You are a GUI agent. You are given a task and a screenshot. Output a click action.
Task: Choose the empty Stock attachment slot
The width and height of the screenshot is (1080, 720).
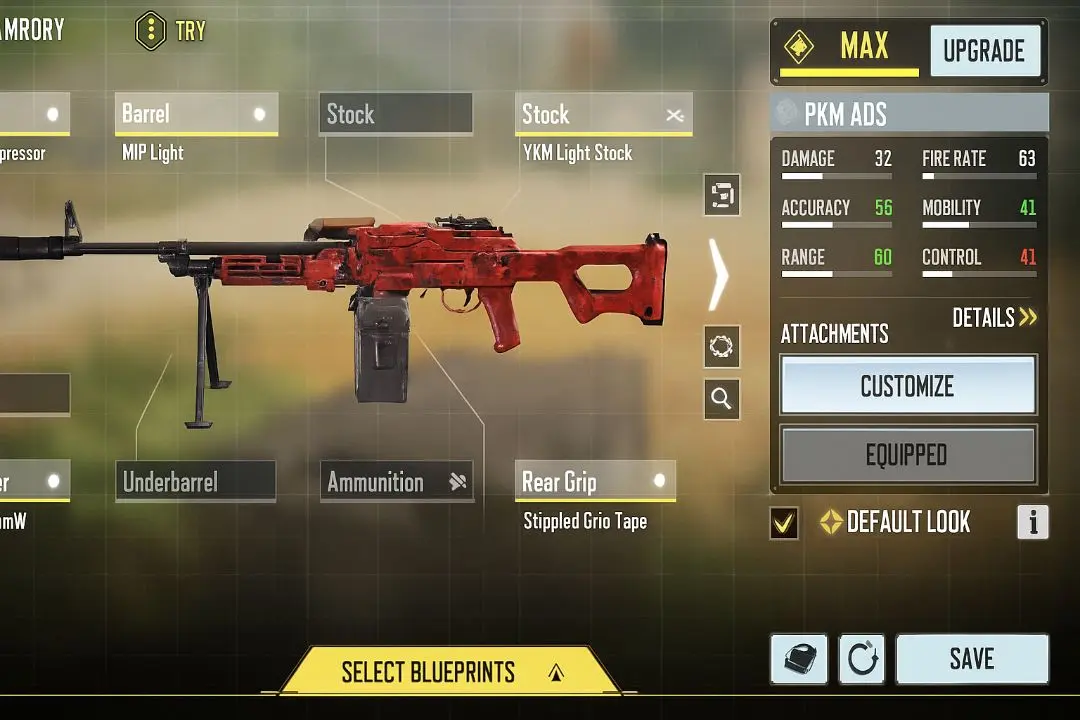pyautogui.click(x=396, y=114)
